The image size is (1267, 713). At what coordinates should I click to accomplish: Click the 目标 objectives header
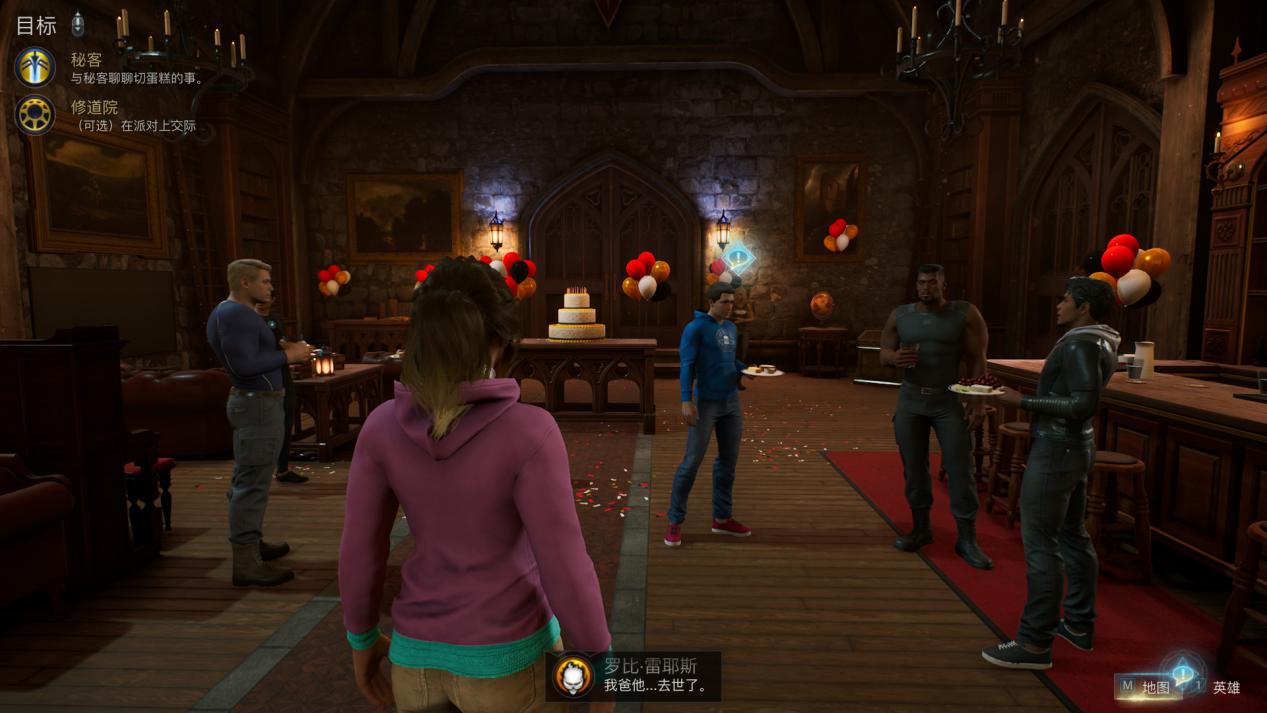point(36,24)
